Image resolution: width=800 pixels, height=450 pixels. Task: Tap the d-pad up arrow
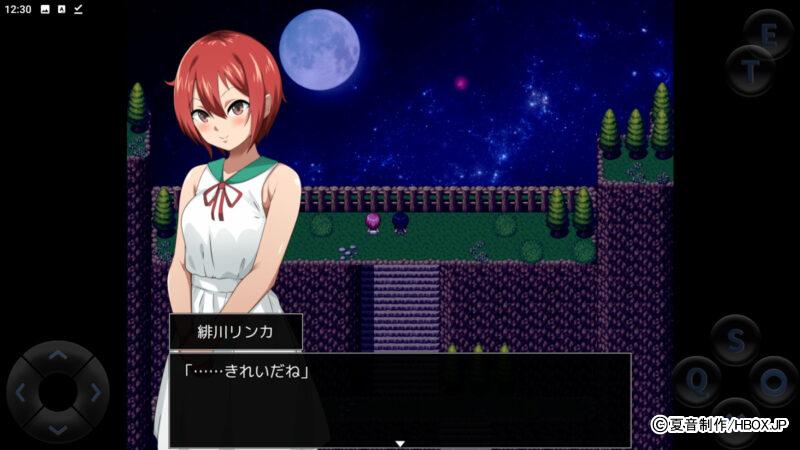(58, 355)
